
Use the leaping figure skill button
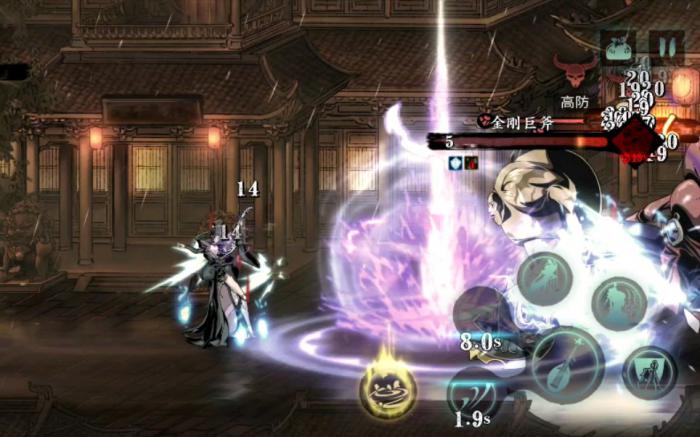pyautogui.click(x=546, y=278)
